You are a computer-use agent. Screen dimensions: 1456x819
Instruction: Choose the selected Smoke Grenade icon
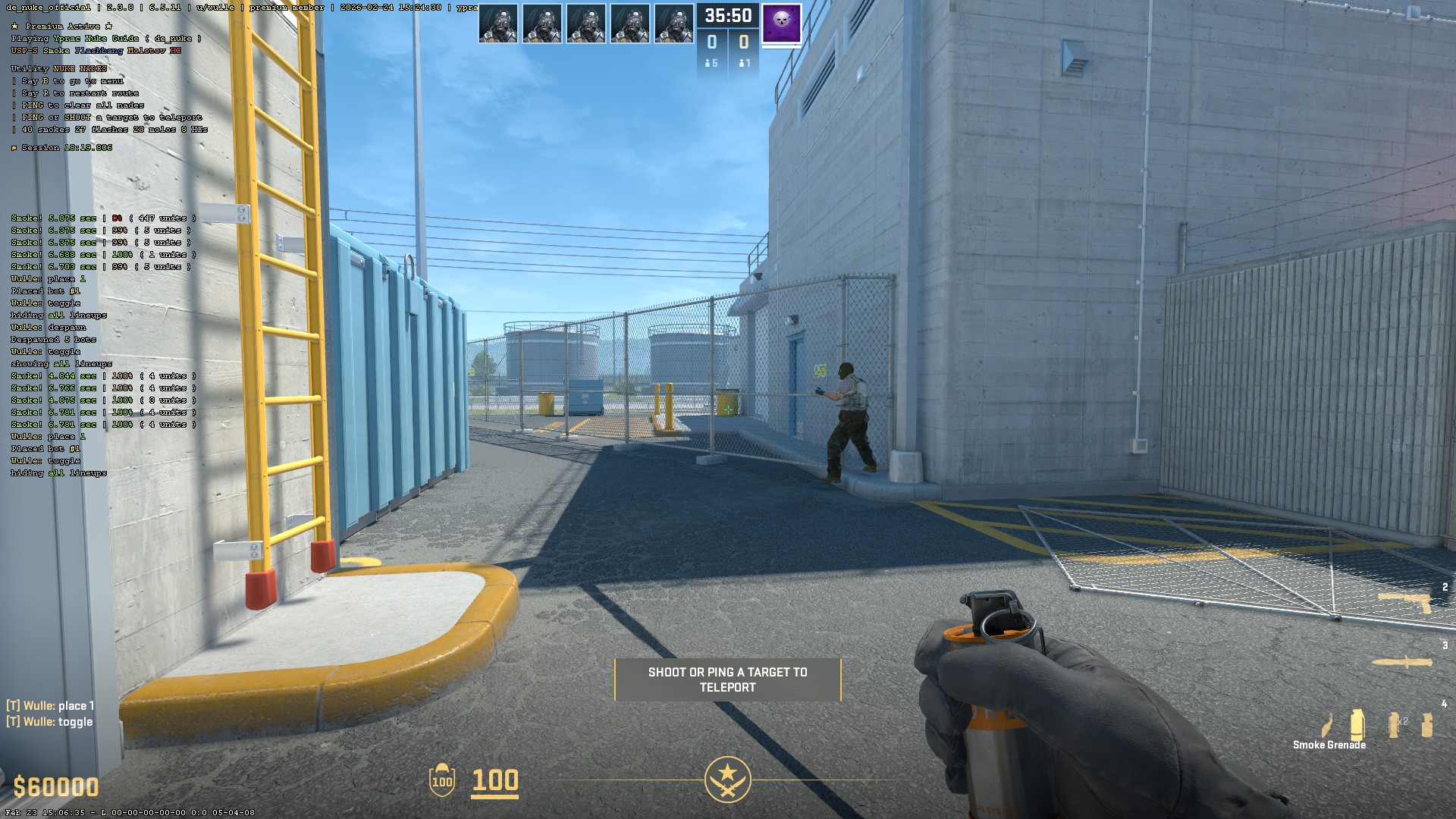1357,724
